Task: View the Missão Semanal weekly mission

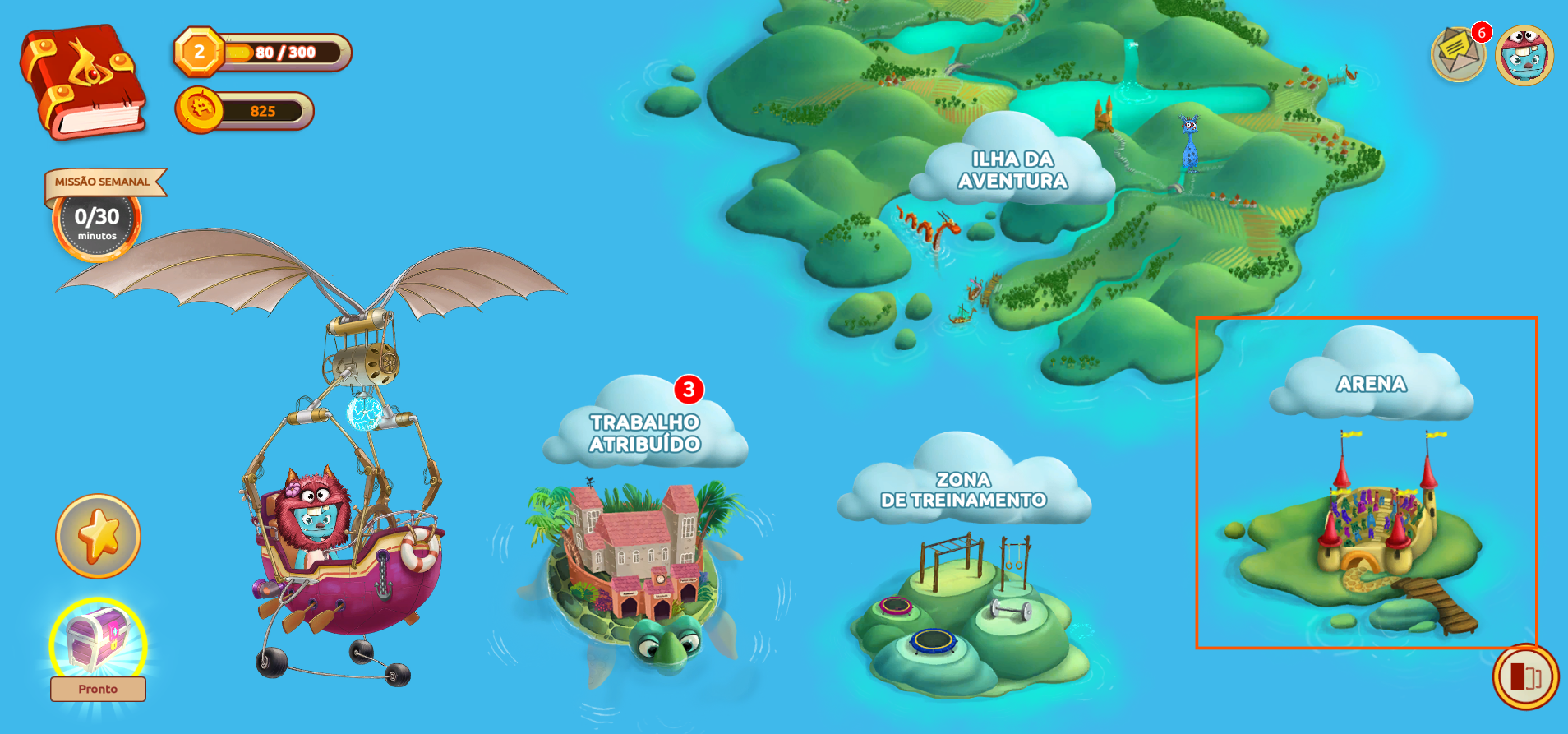Action: [98, 215]
